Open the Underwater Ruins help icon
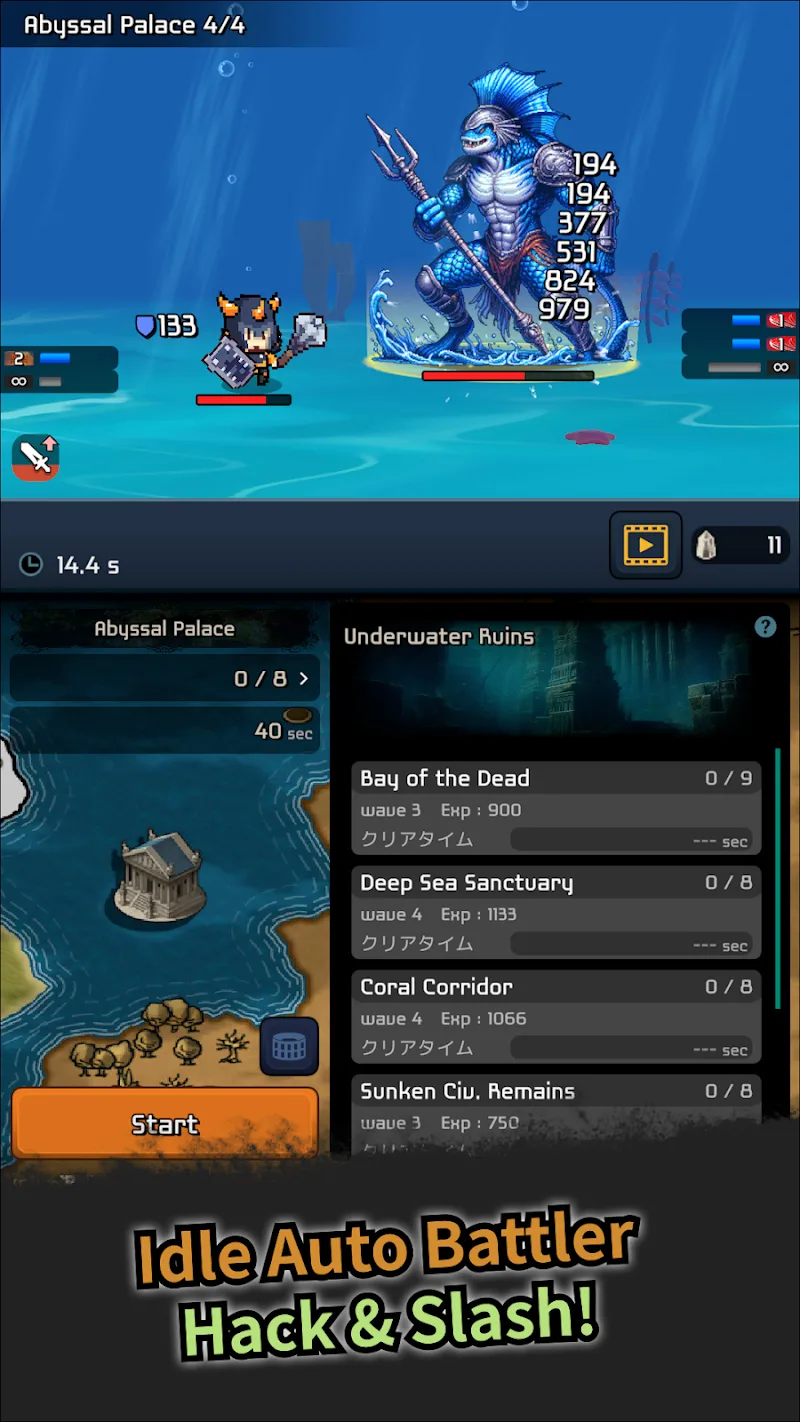This screenshot has height=1422, width=800. pos(765,627)
